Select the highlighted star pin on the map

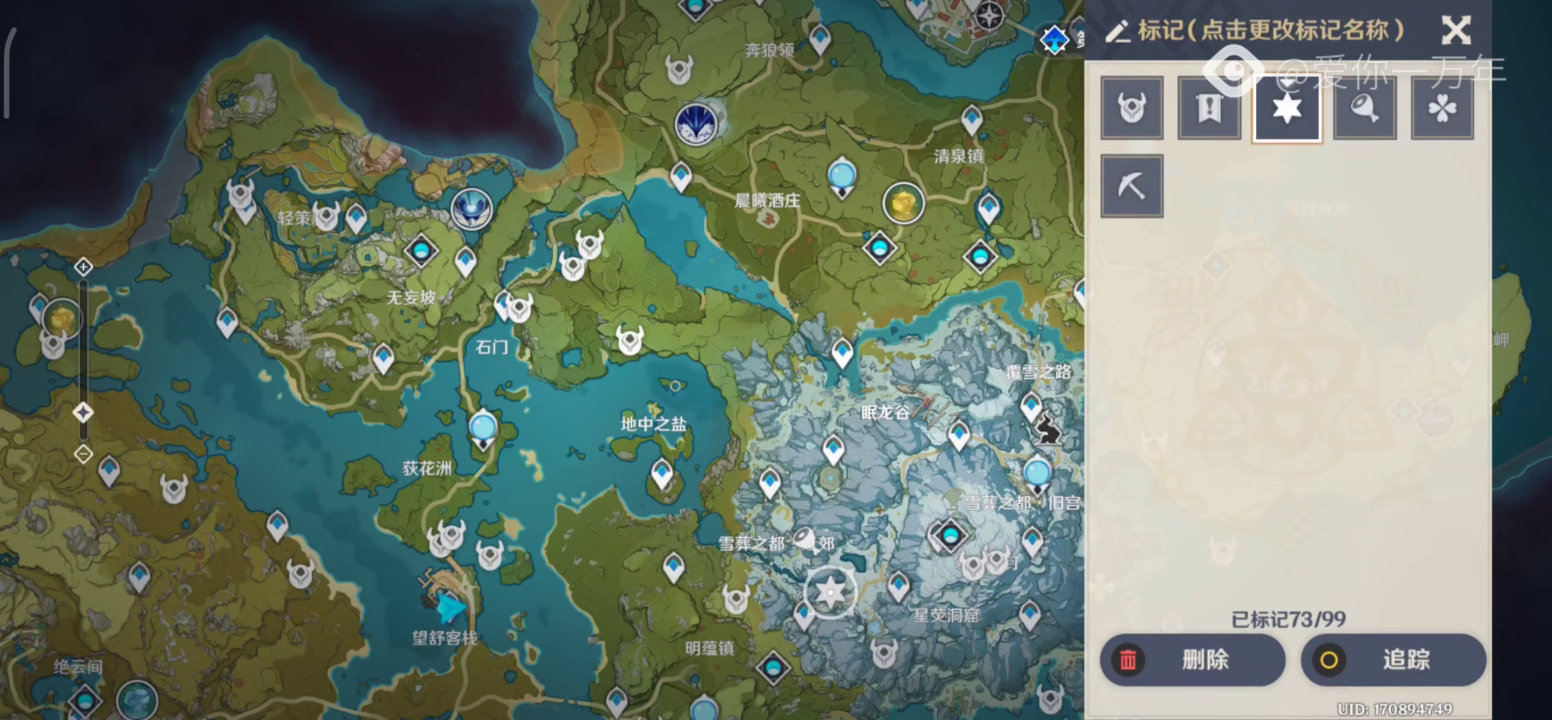point(830,592)
